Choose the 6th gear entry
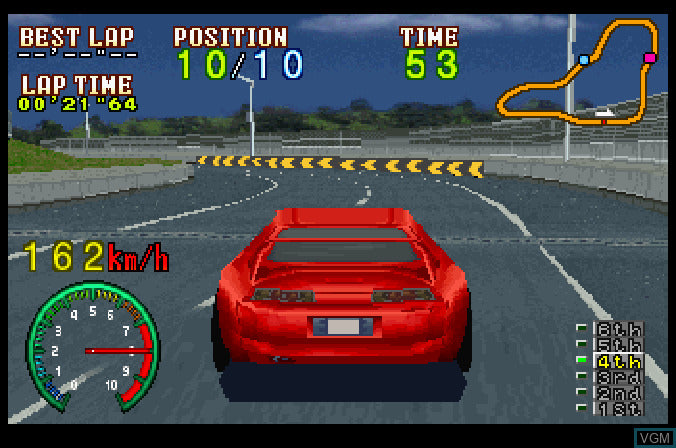 pyautogui.click(x=619, y=329)
